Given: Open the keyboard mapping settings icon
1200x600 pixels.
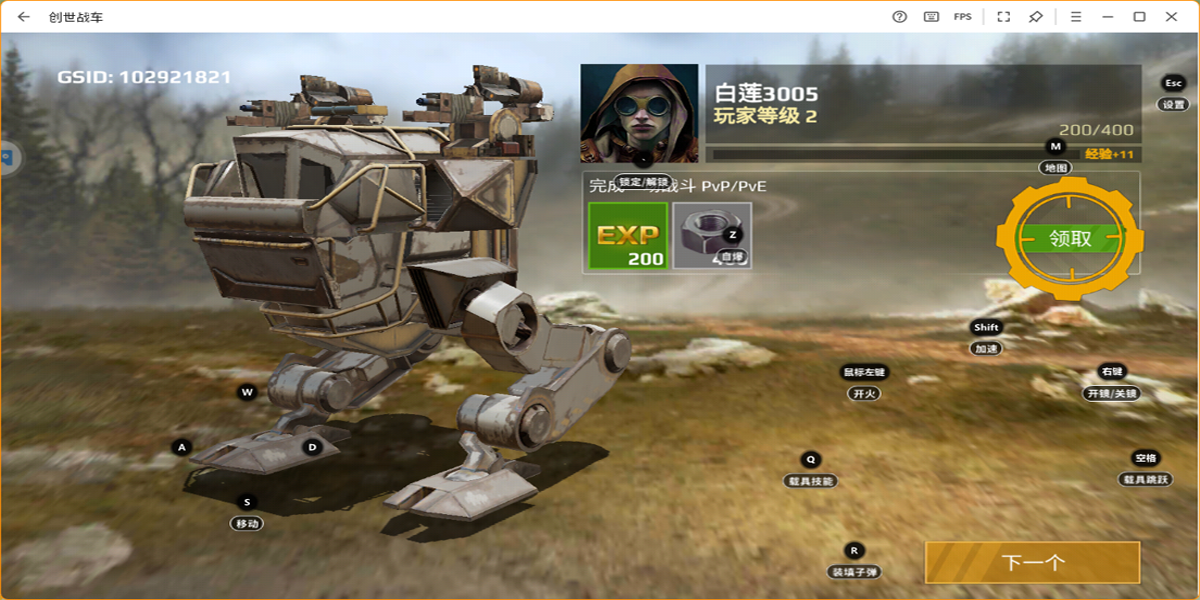Looking at the screenshot, I should coord(931,17).
